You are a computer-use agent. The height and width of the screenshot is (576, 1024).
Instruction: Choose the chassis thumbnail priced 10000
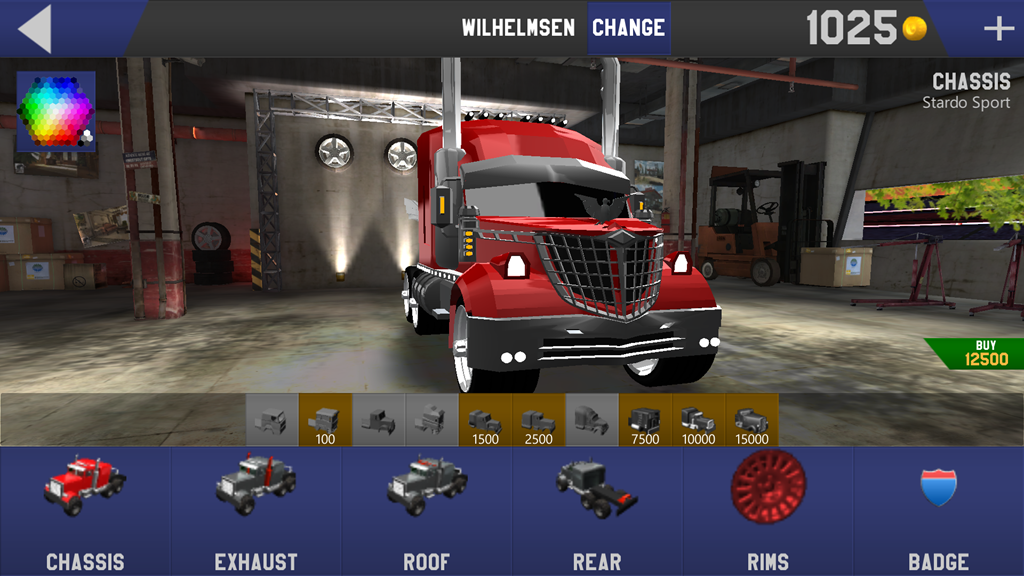click(x=699, y=420)
